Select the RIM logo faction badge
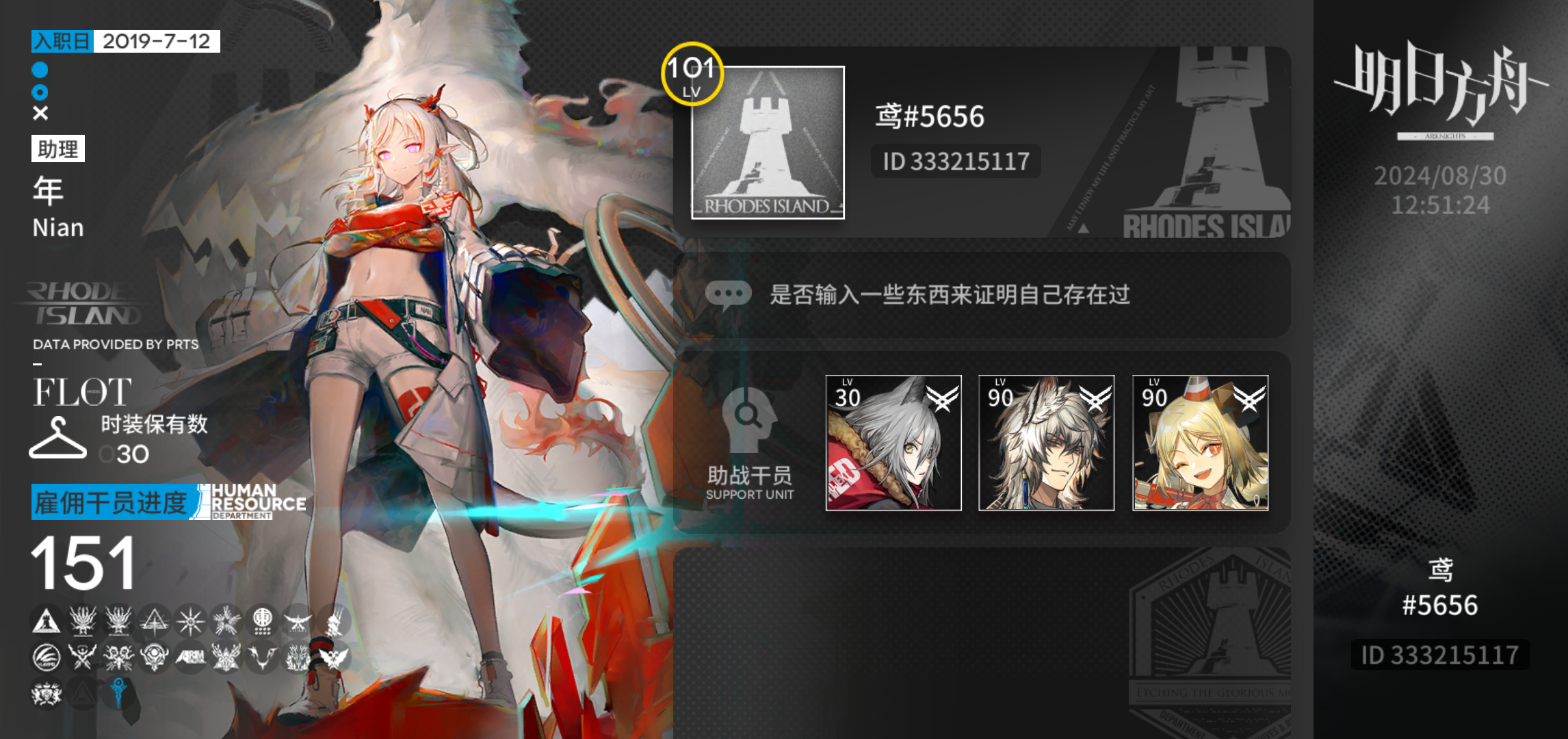 [x=192, y=657]
